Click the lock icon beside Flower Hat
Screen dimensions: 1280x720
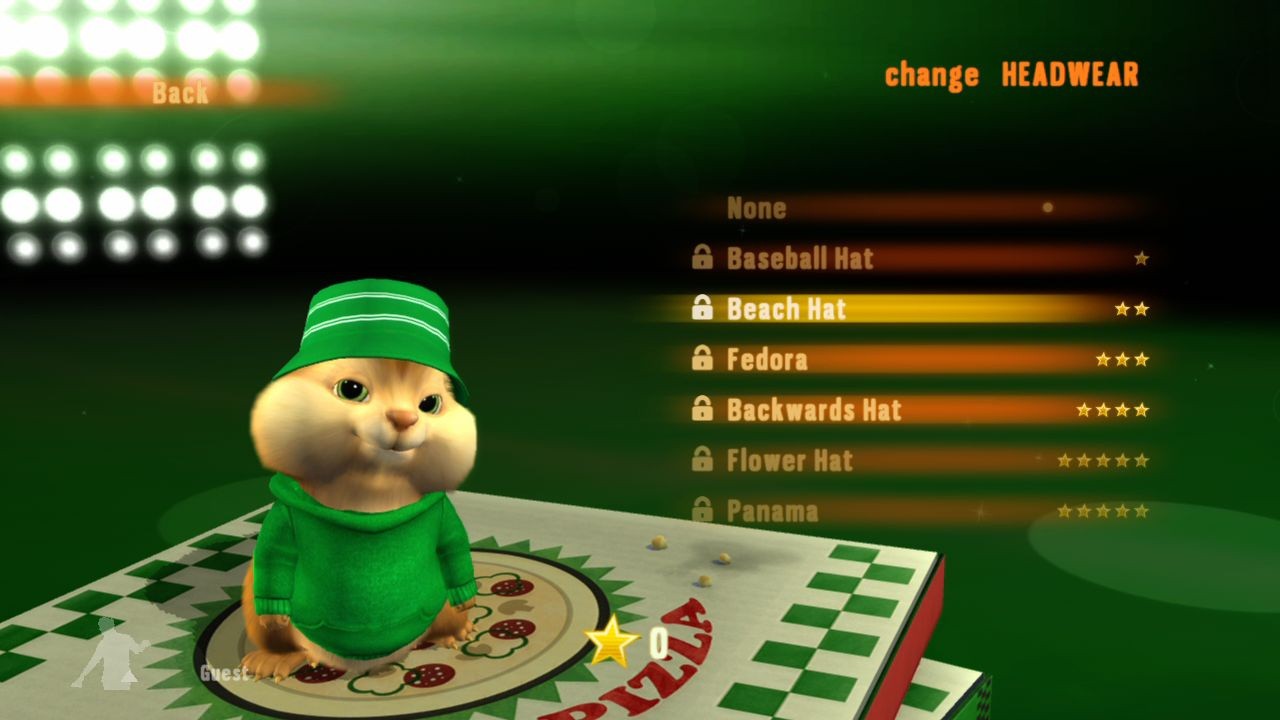(703, 460)
